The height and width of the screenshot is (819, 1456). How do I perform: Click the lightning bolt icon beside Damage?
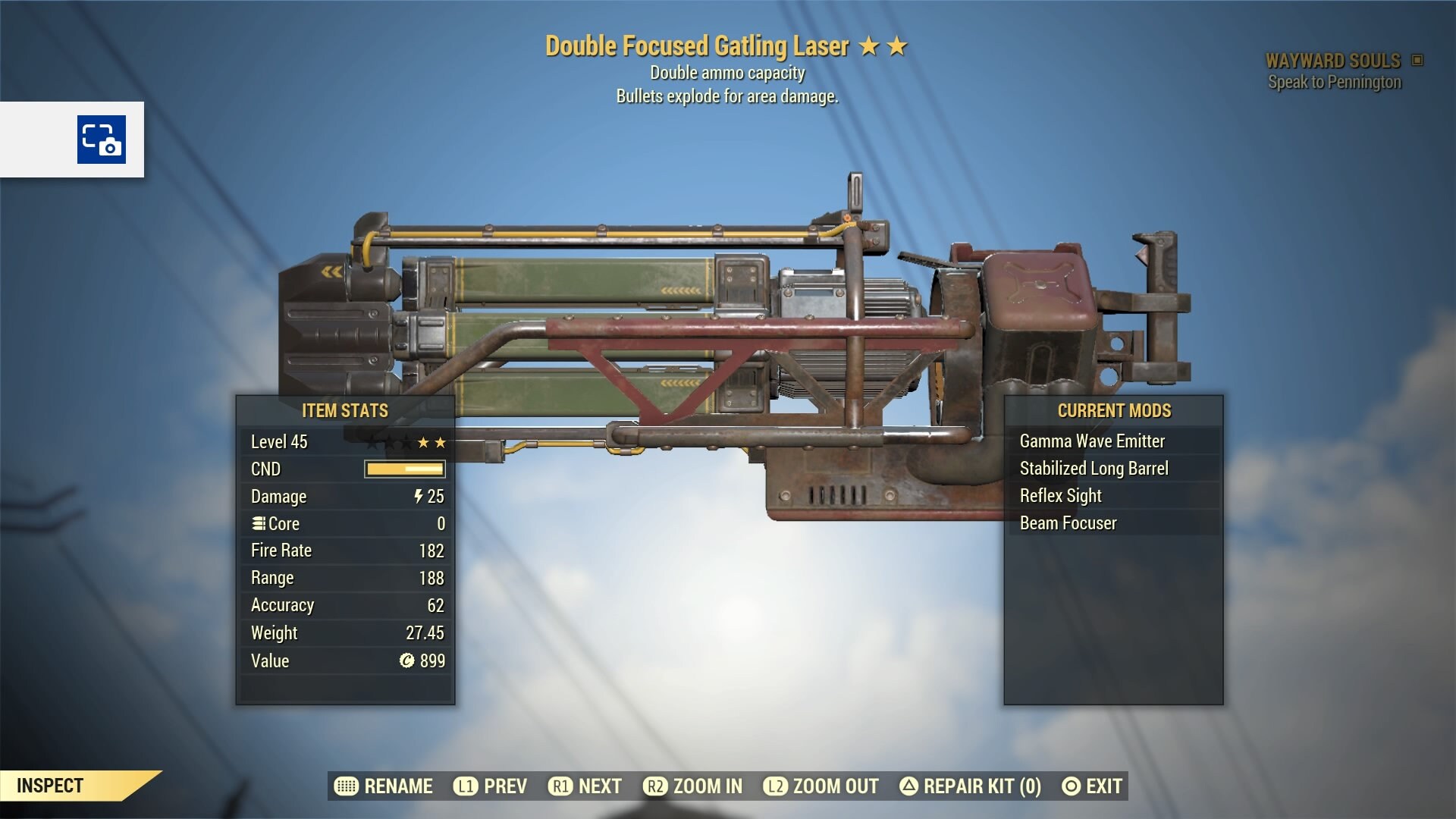[x=419, y=497]
